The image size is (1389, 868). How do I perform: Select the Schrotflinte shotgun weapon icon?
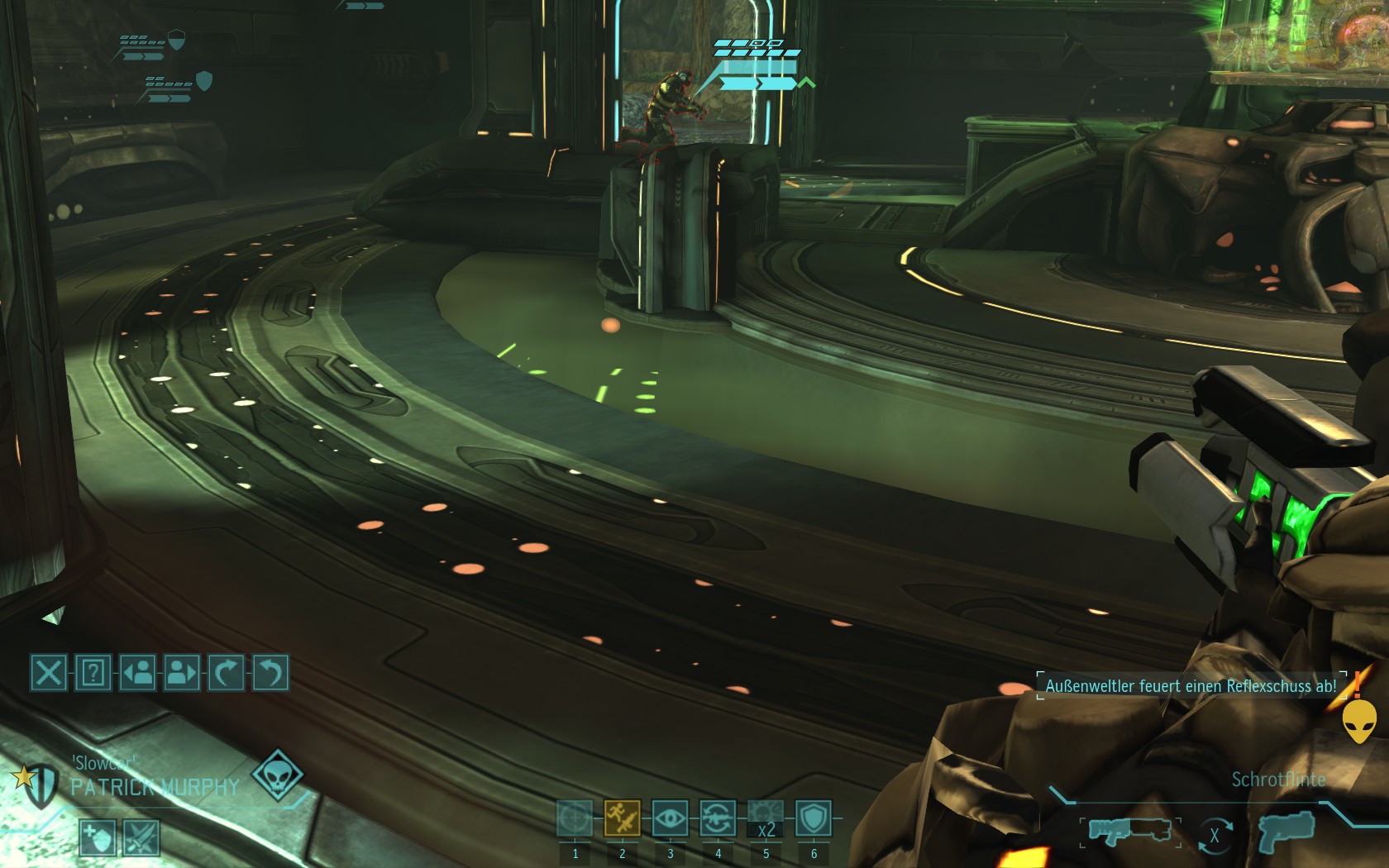point(1130,831)
